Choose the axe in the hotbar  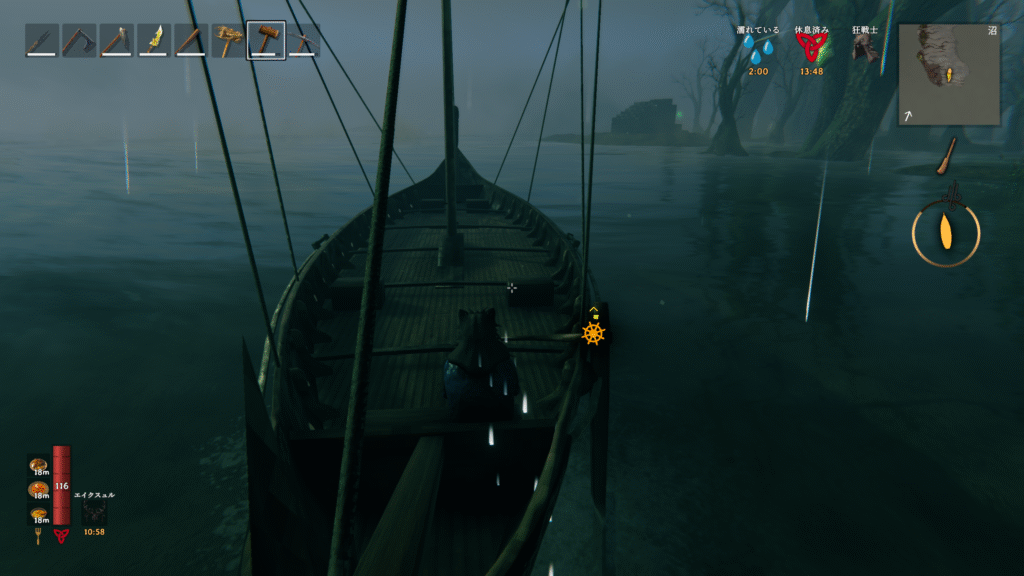[79, 41]
